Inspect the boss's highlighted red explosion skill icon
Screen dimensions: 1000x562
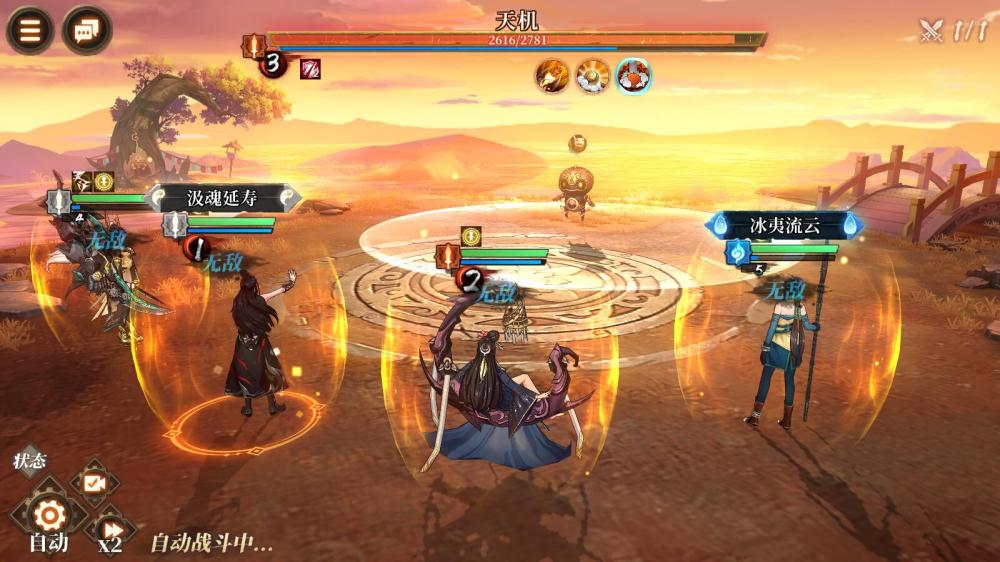[x=633, y=76]
